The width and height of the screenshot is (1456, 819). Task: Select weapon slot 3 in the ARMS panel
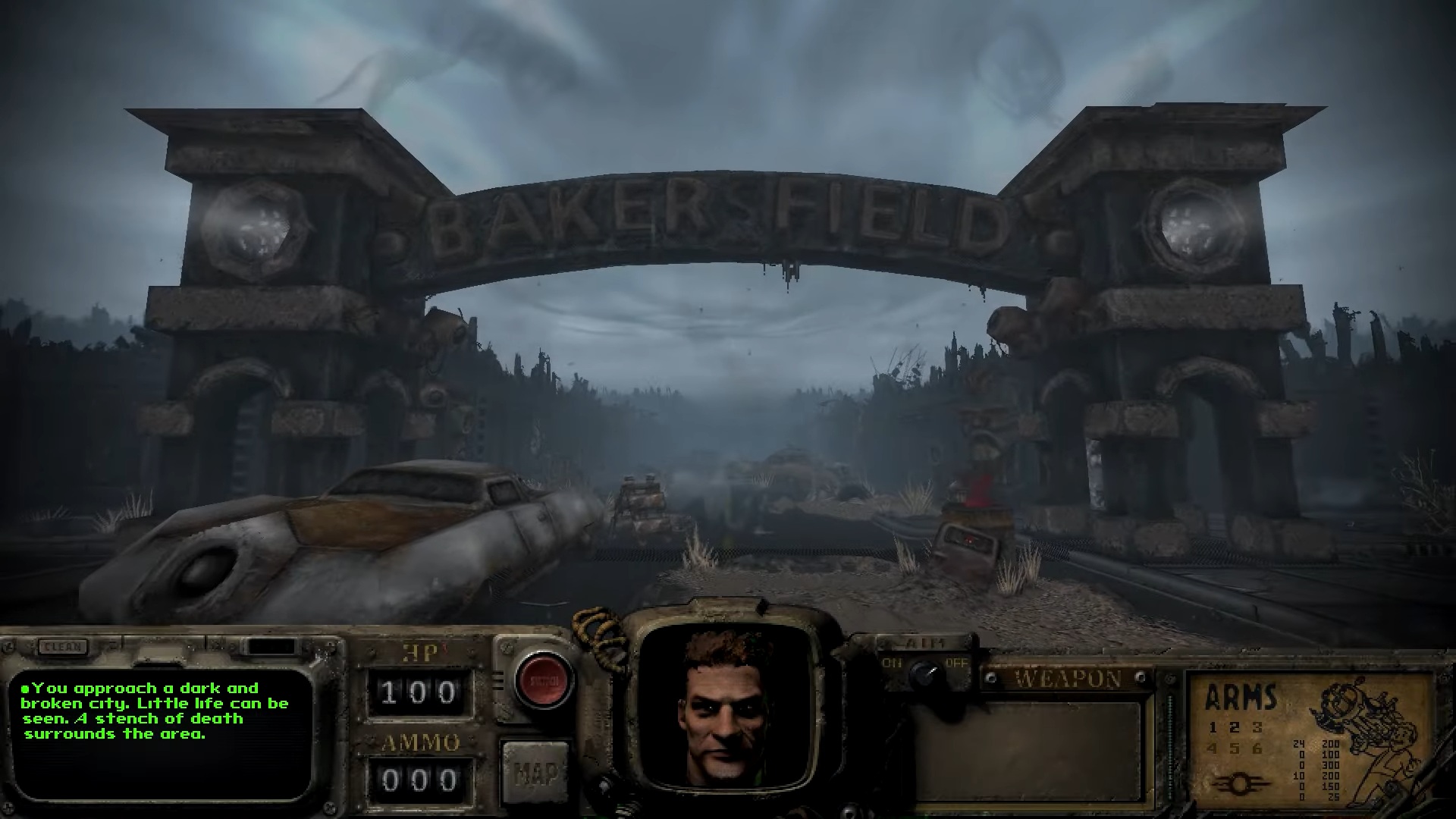click(x=1257, y=728)
